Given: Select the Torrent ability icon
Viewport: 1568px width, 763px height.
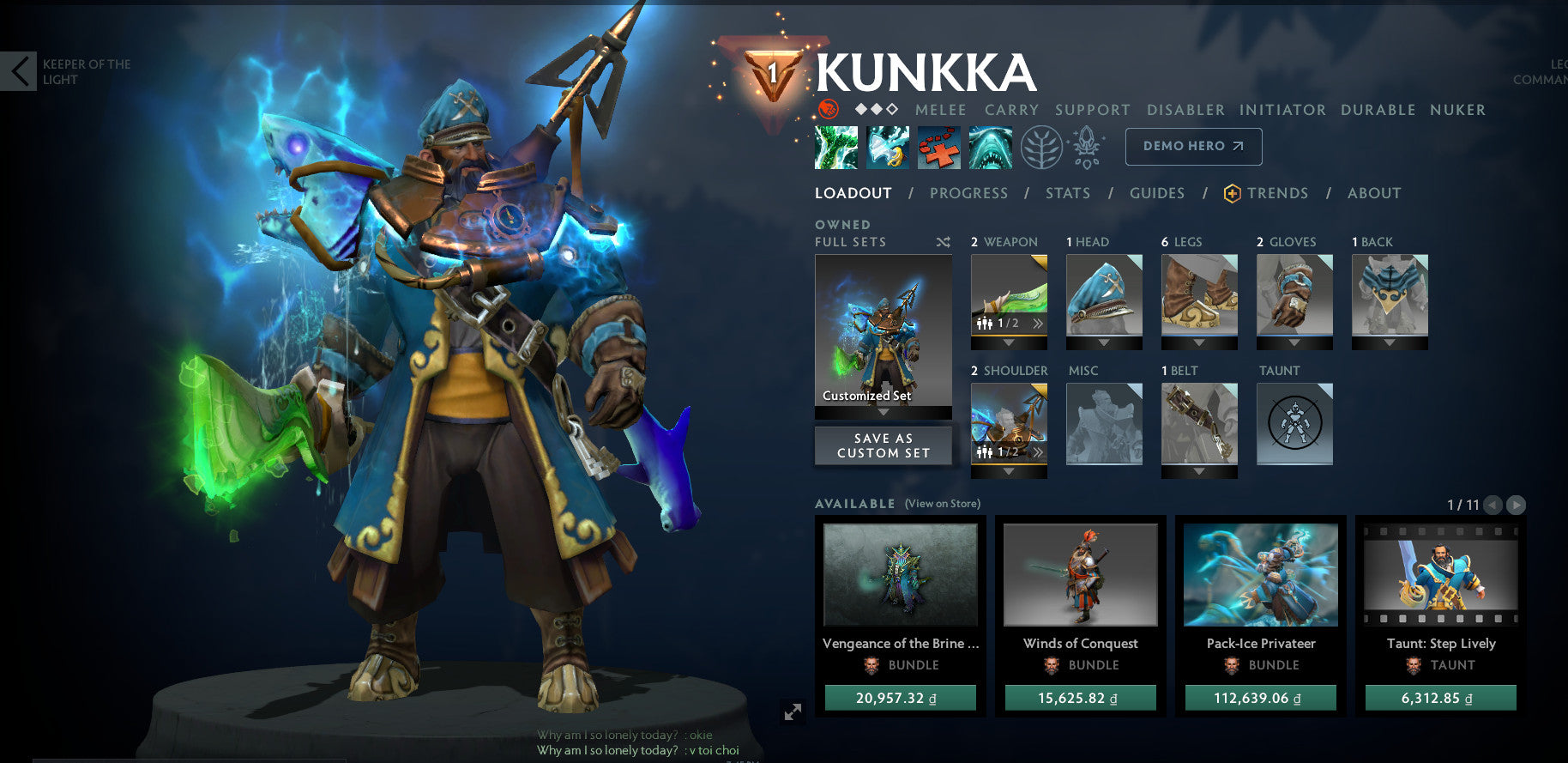Looking at the screenshot, I should pos(836,146).
